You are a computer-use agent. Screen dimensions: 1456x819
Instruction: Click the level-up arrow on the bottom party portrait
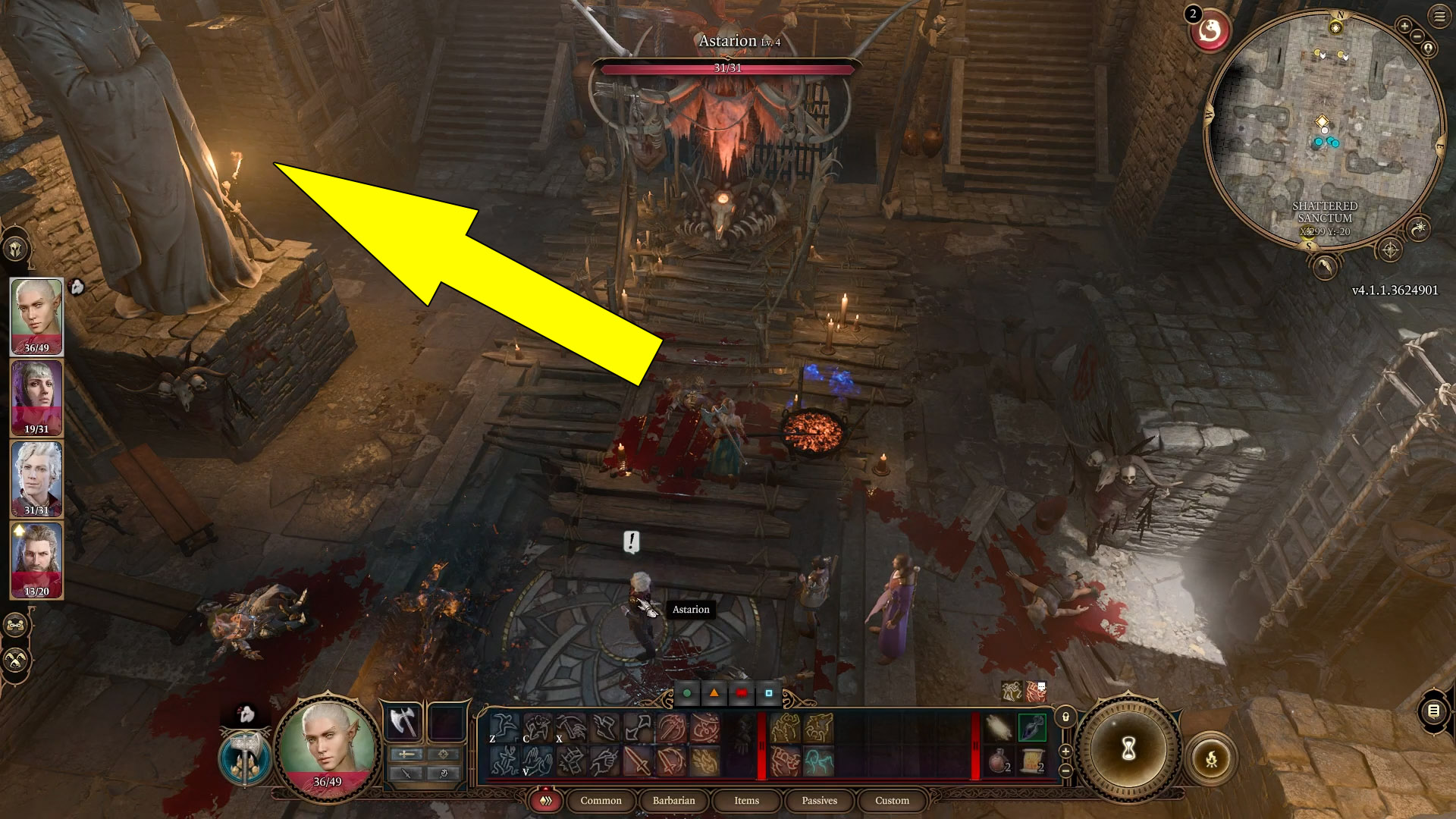18,529
